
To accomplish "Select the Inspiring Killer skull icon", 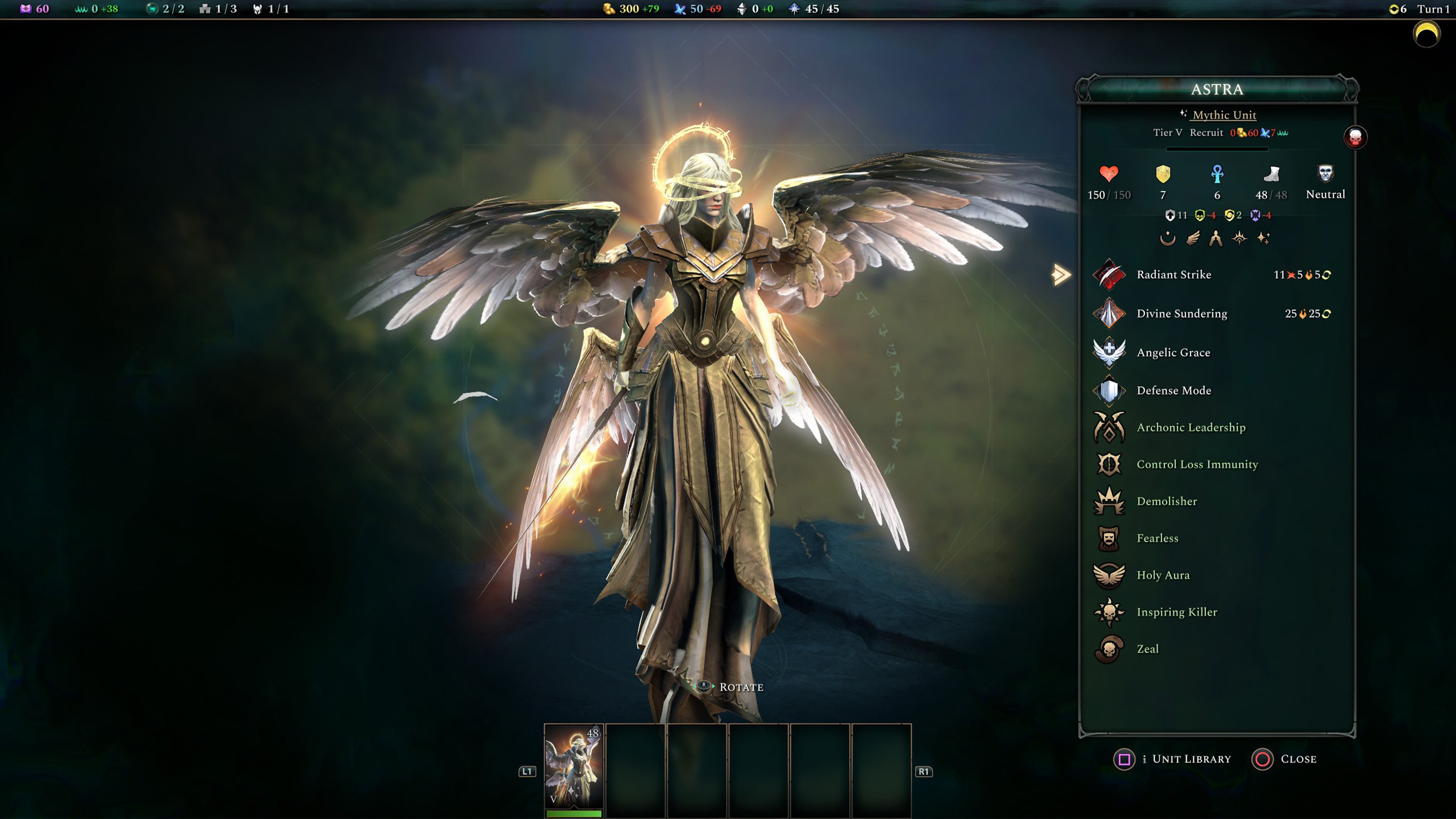I will (x=1109, y=612).
